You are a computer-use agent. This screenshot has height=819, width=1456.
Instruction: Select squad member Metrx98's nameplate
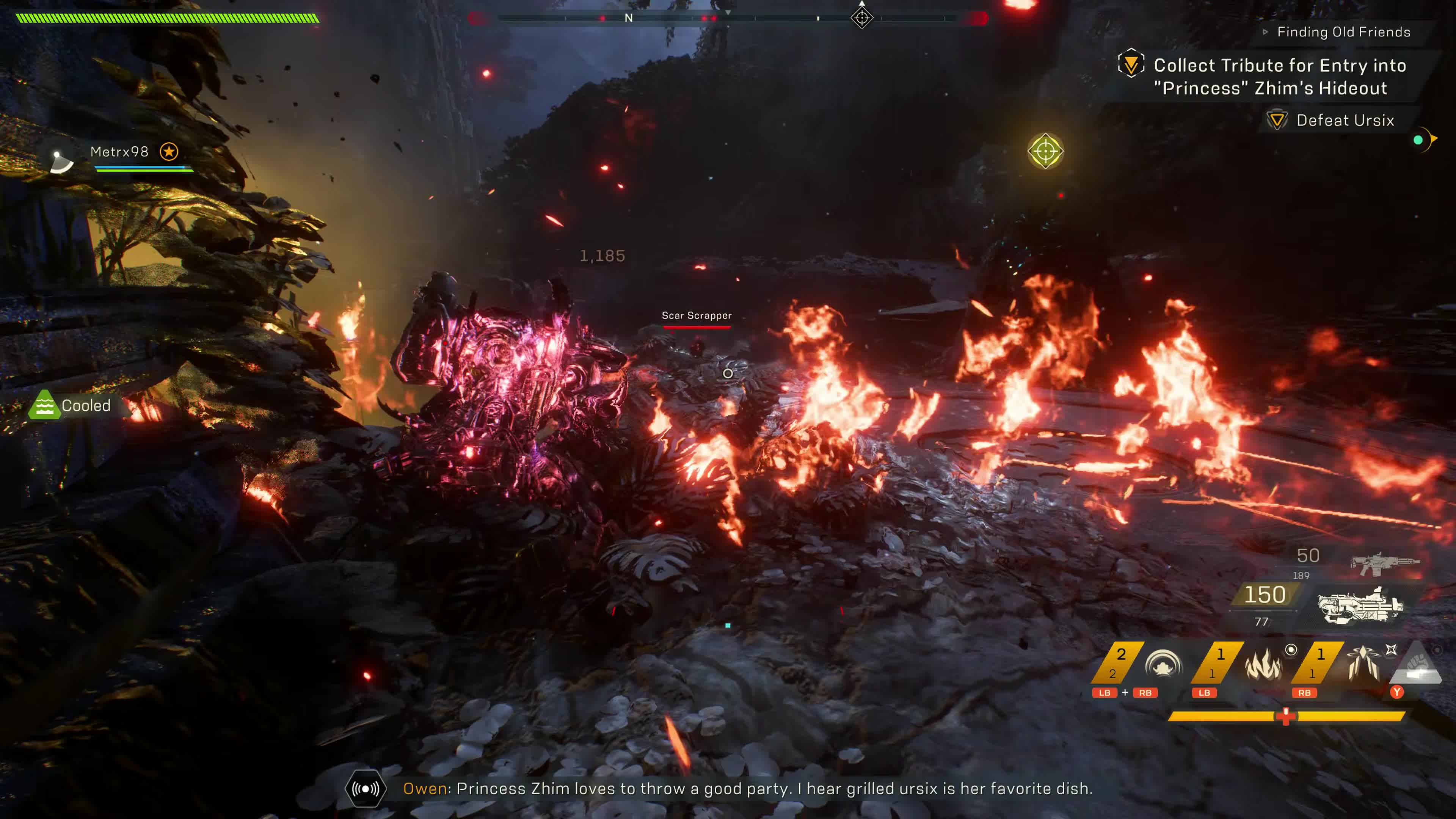(x=119, y=152)
